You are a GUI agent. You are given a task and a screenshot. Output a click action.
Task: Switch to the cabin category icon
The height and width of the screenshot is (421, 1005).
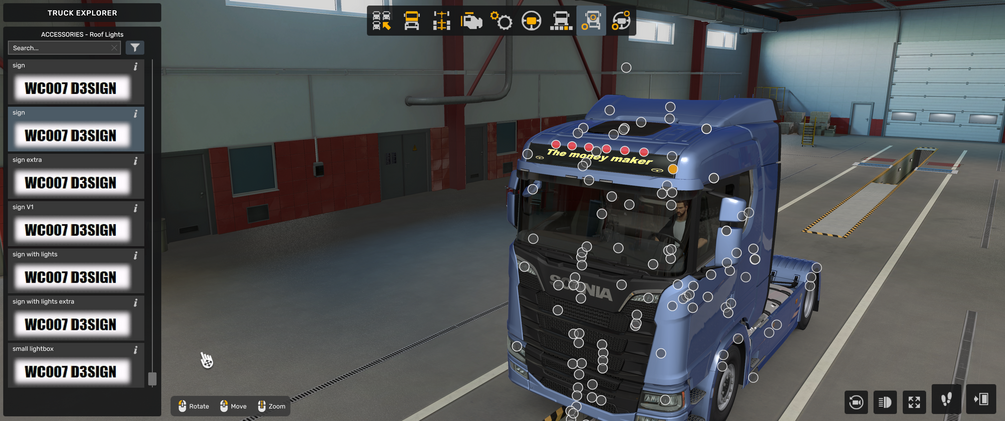pyautogui.click(x=411, y=21)
